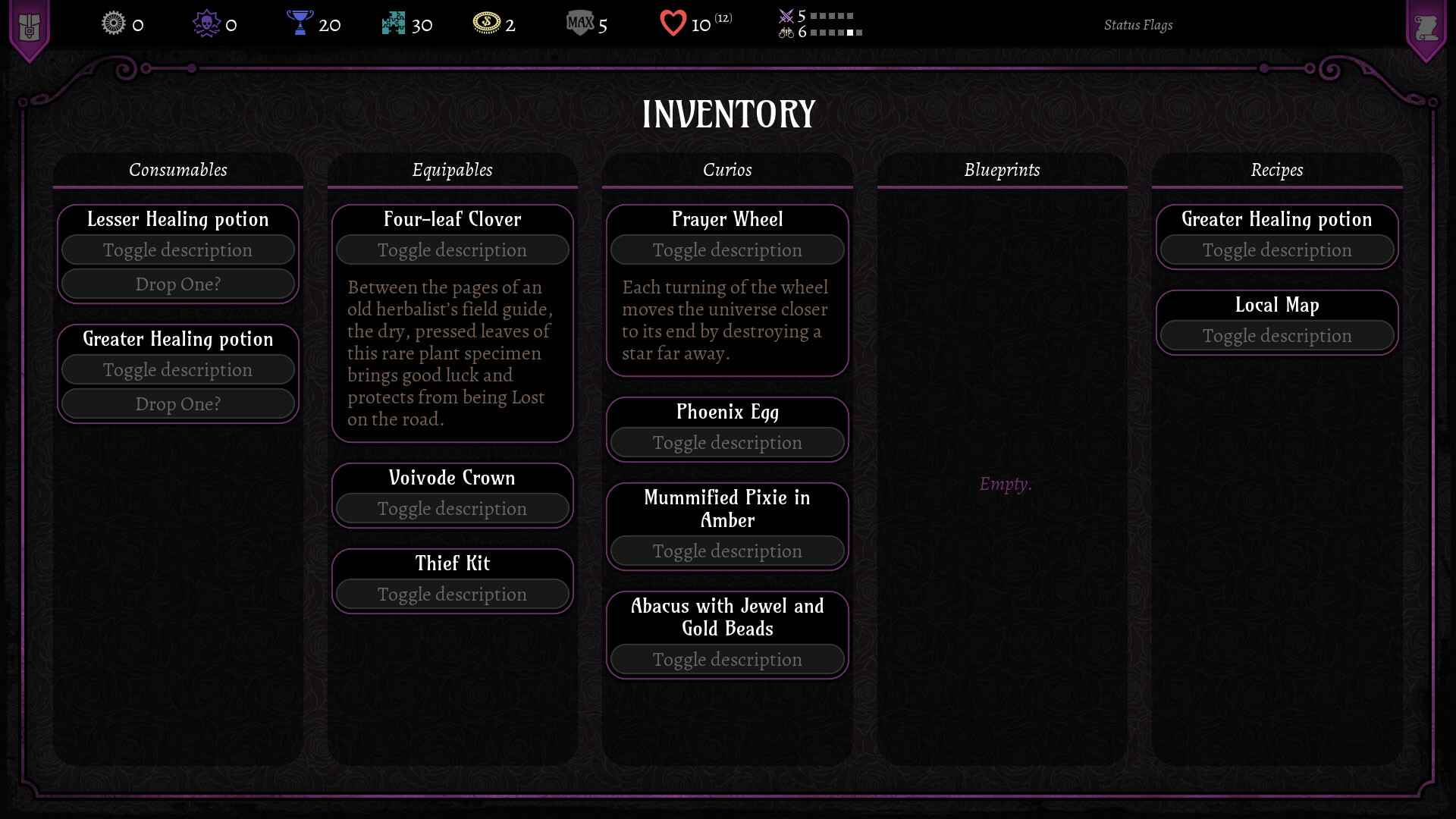Expand the Thief Kit description

pos(452,595)
